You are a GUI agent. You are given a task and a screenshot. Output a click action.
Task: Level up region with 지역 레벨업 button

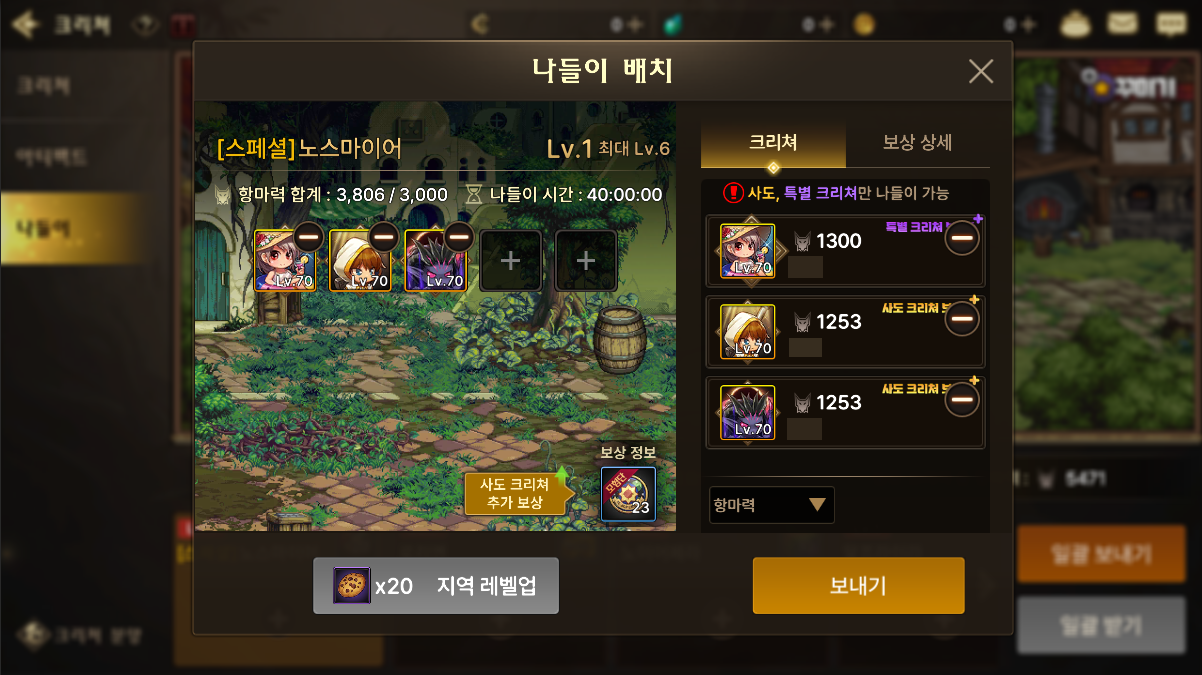tap(436, 585)
